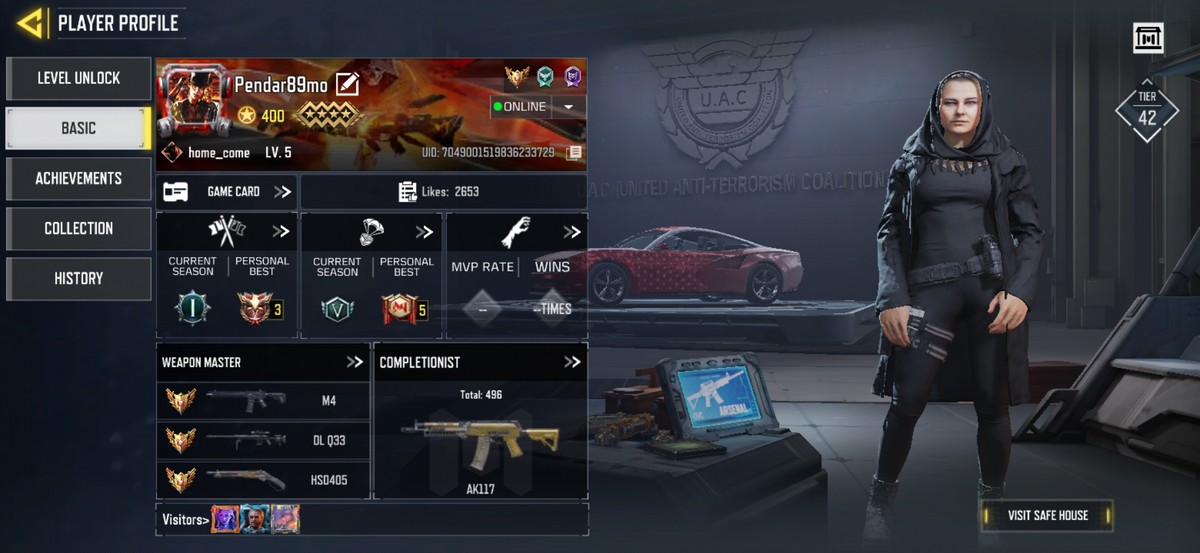Copy the player UID
Screen dimensions: 1200x553
(x=574, y=153)
